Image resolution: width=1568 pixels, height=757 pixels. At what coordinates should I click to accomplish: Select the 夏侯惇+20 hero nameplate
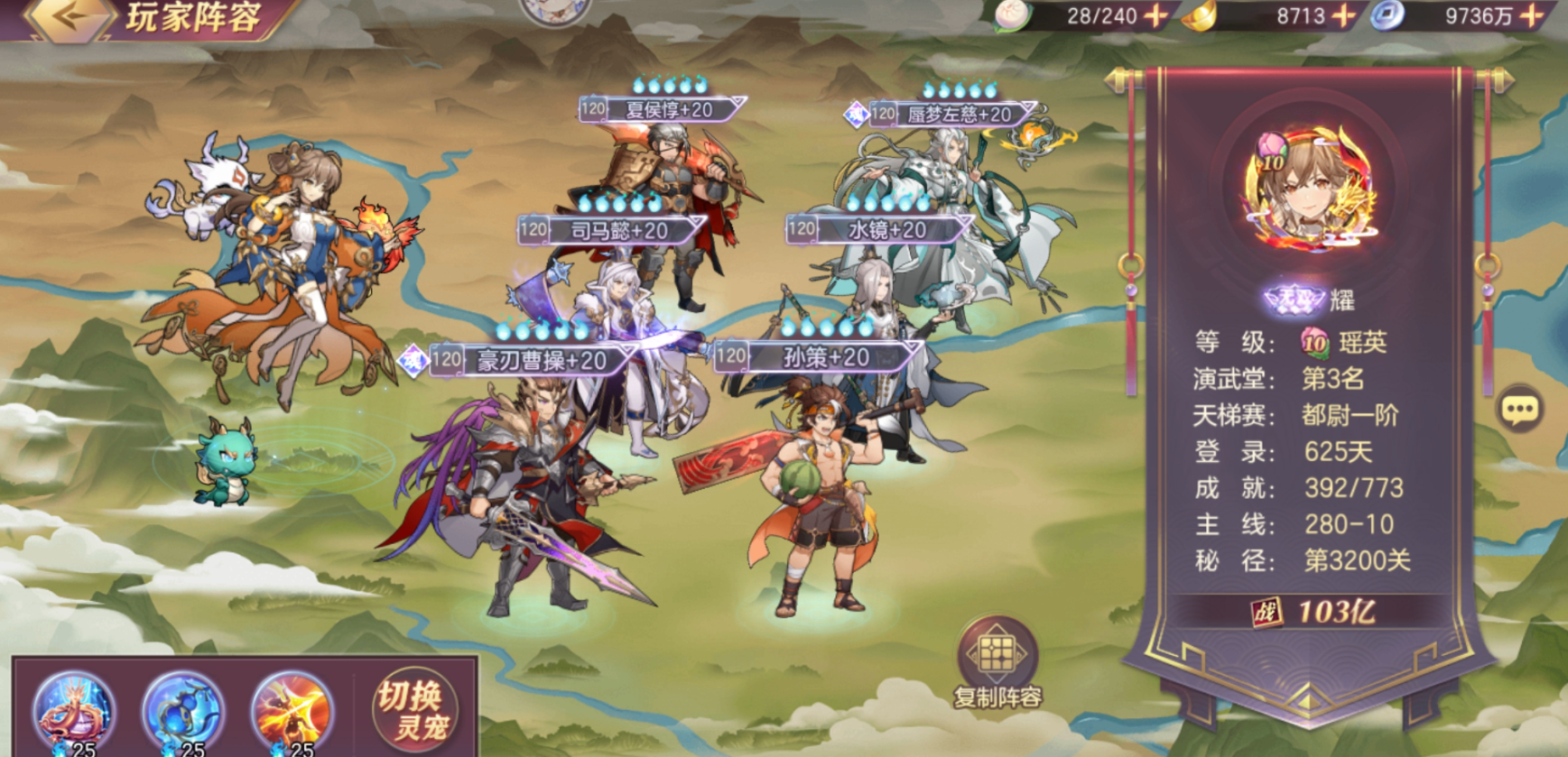[x=666, y=110]
